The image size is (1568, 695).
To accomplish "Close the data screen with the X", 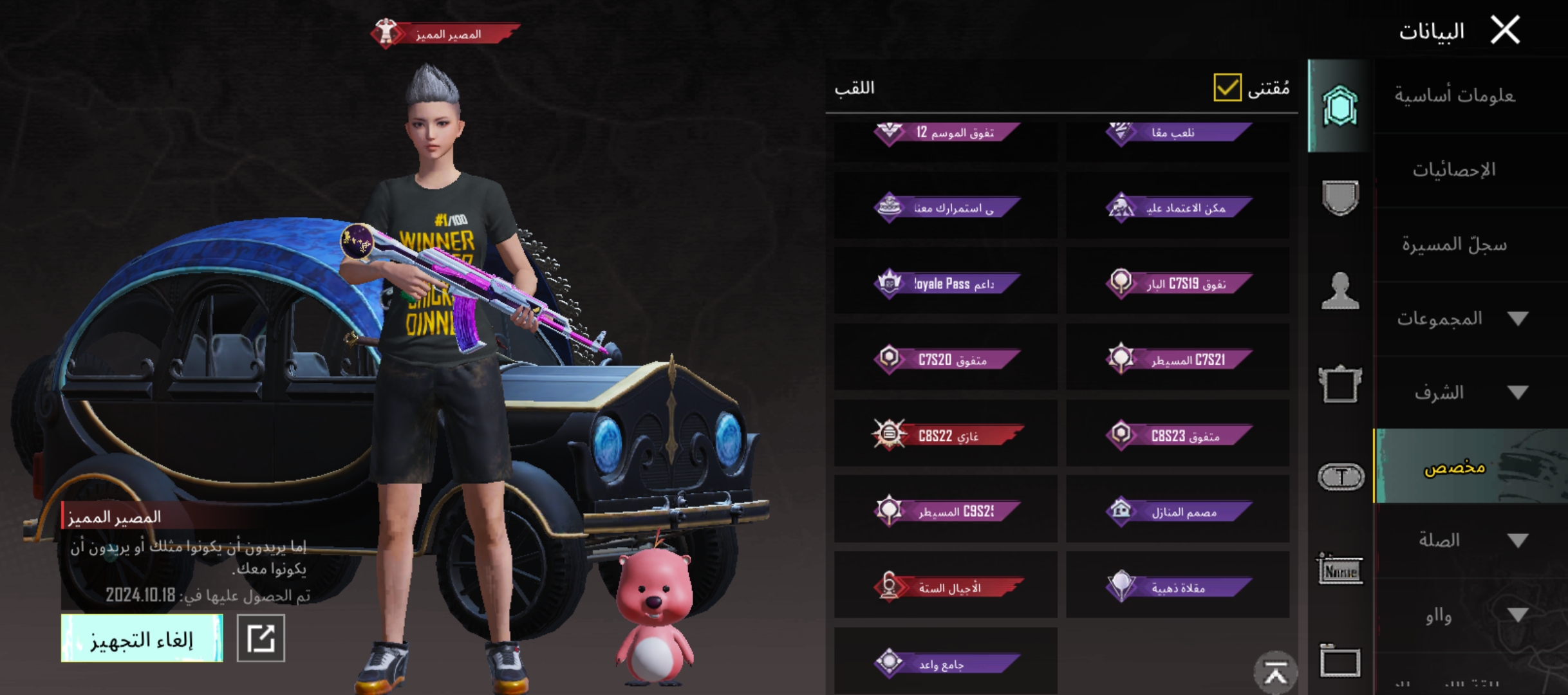I will pos(1505,30).
